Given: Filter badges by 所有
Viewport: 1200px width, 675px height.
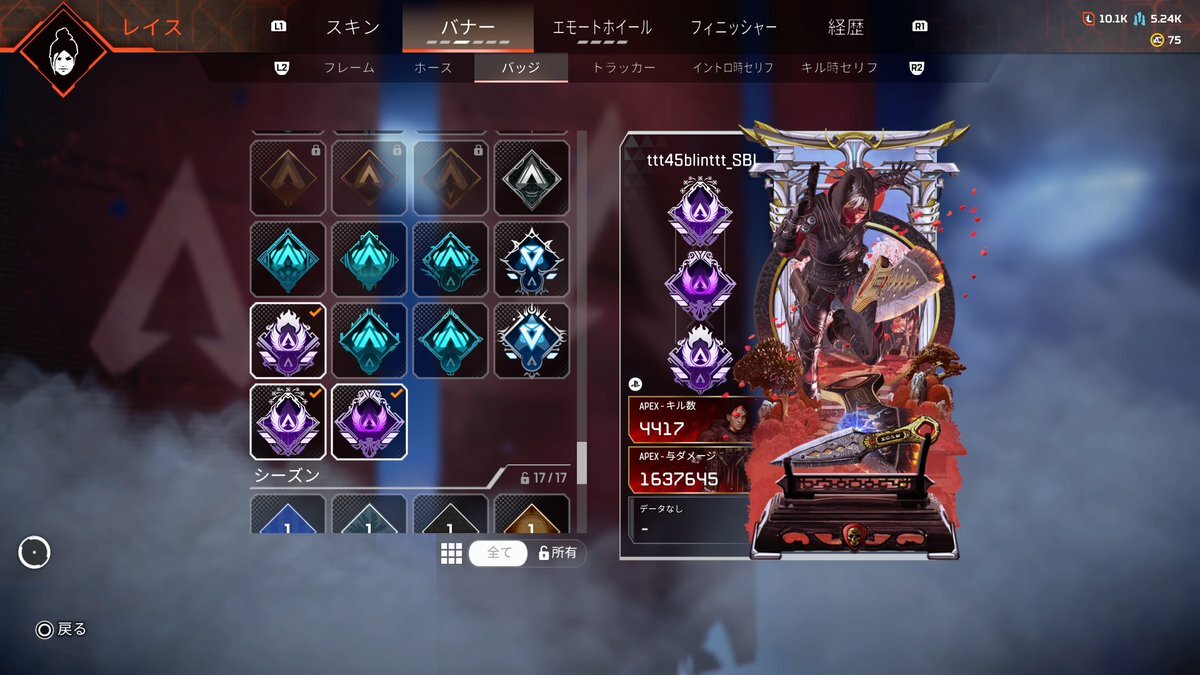Looking at the screenshot, I should pos(558,553).
